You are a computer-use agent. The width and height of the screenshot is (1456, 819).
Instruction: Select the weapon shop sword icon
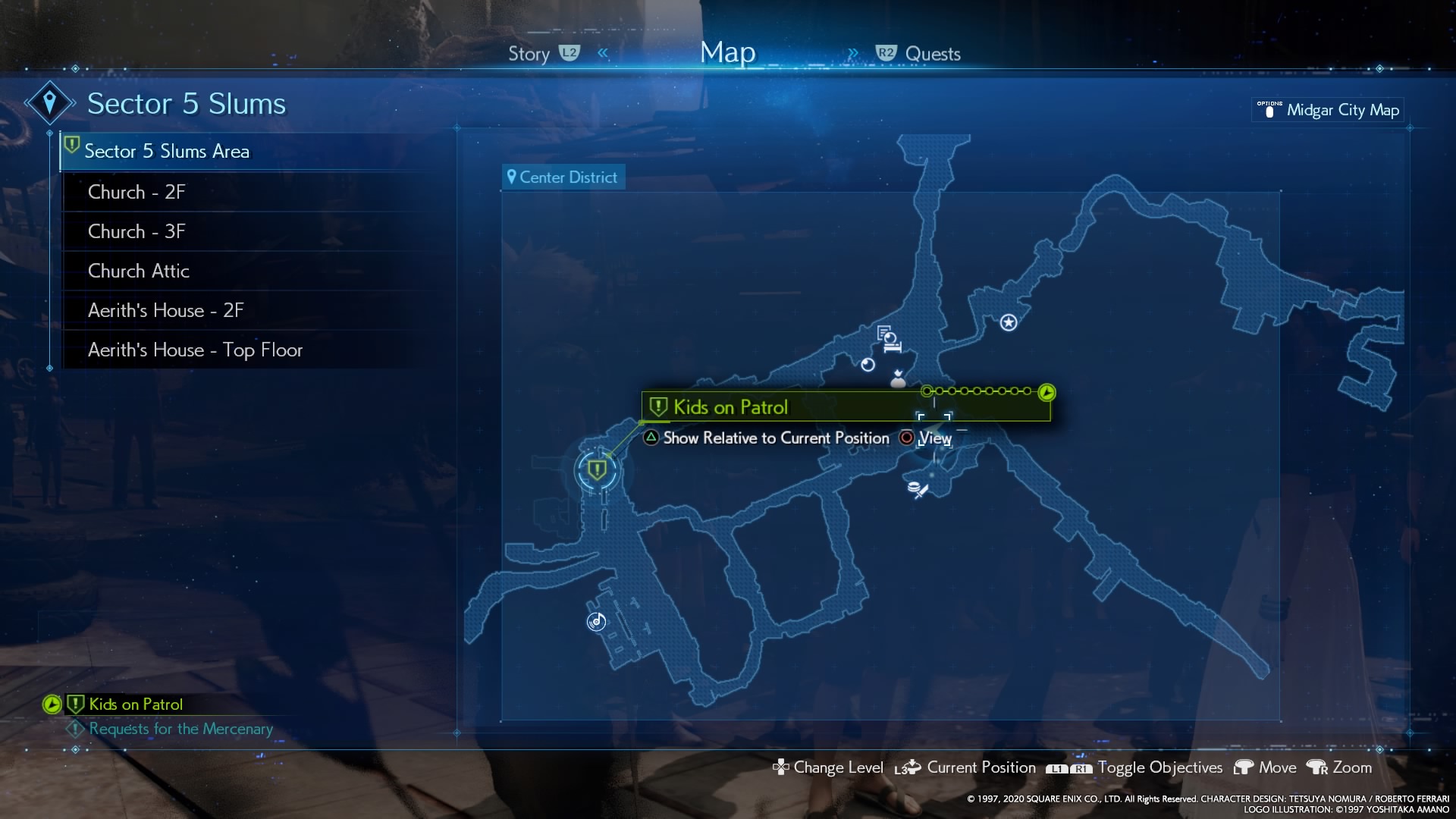pos(918,490)
